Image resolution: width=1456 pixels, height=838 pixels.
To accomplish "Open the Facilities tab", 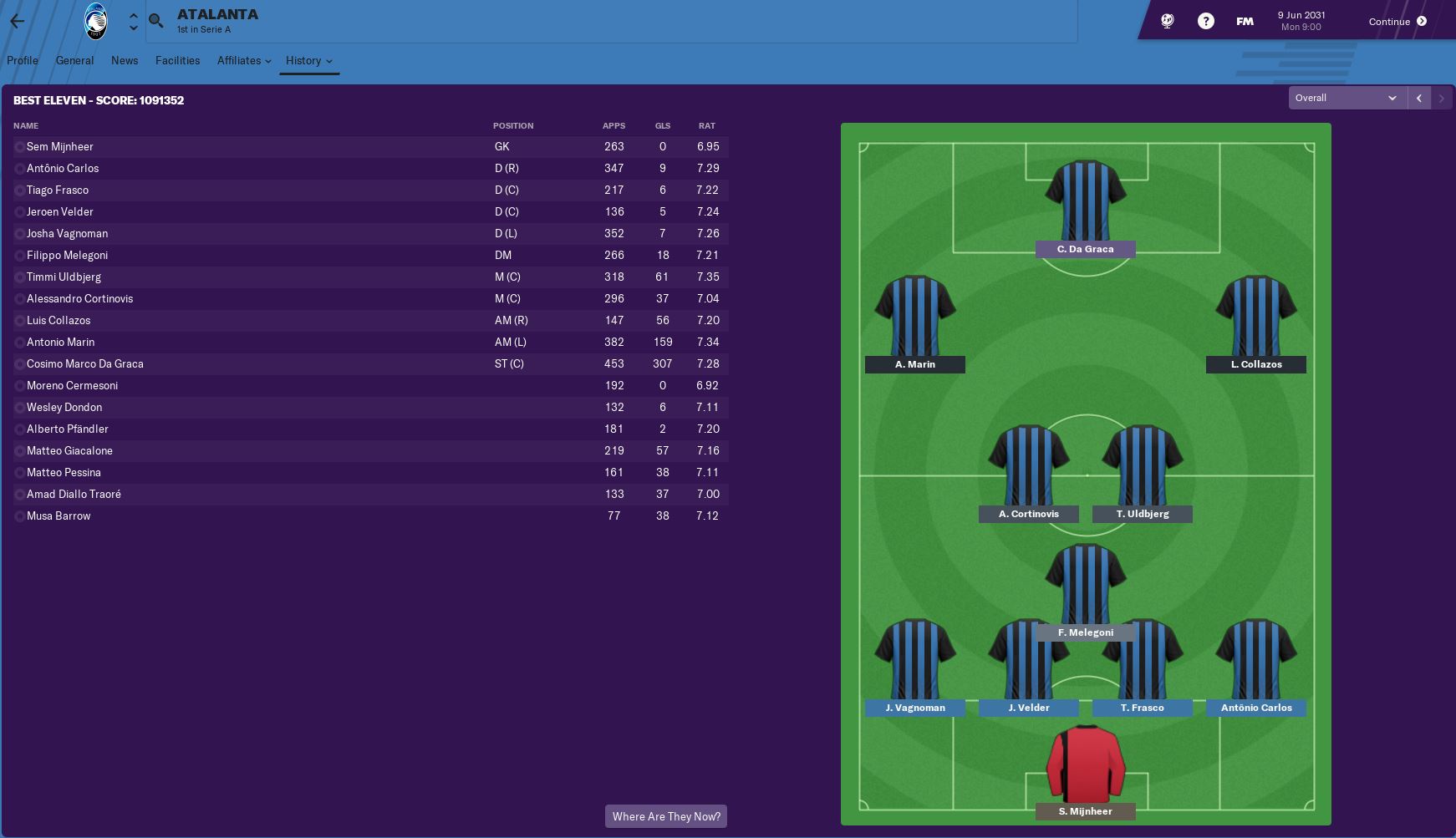I will (177, 60).
